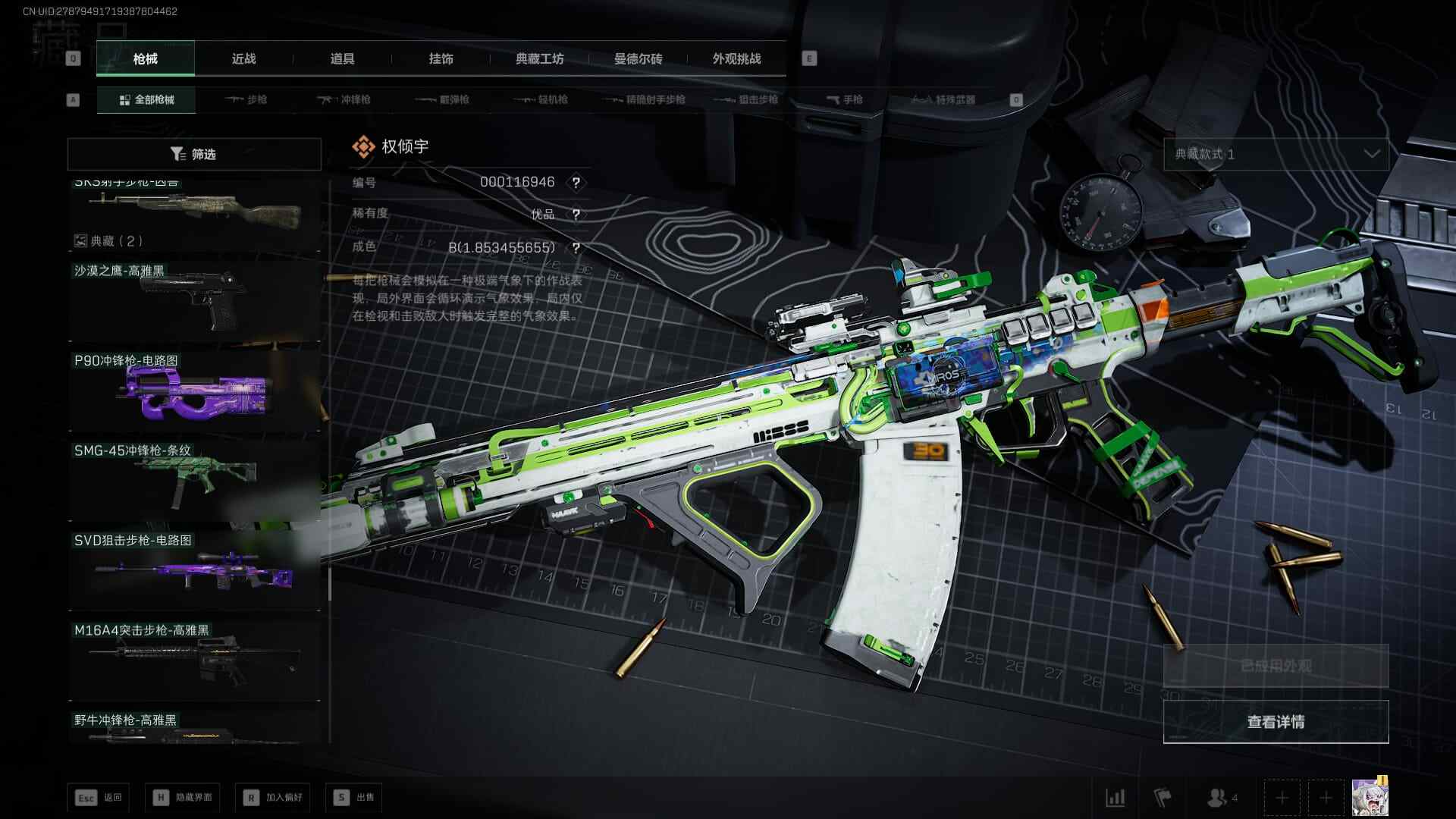Click the help icon beside 成色
Screen dimensions: 1456x819
576,248
